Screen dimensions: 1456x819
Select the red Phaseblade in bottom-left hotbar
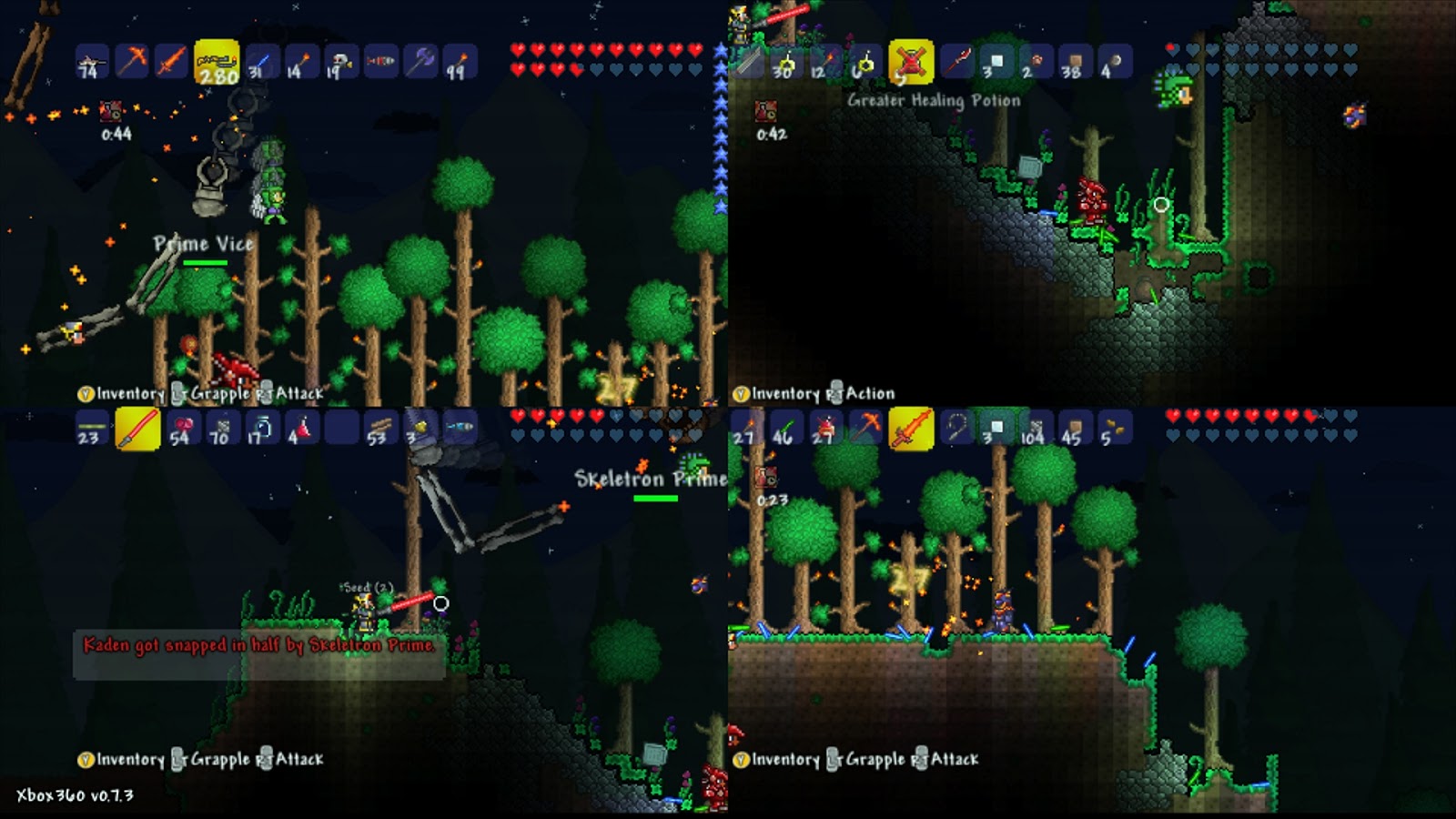tap(136, 430)
